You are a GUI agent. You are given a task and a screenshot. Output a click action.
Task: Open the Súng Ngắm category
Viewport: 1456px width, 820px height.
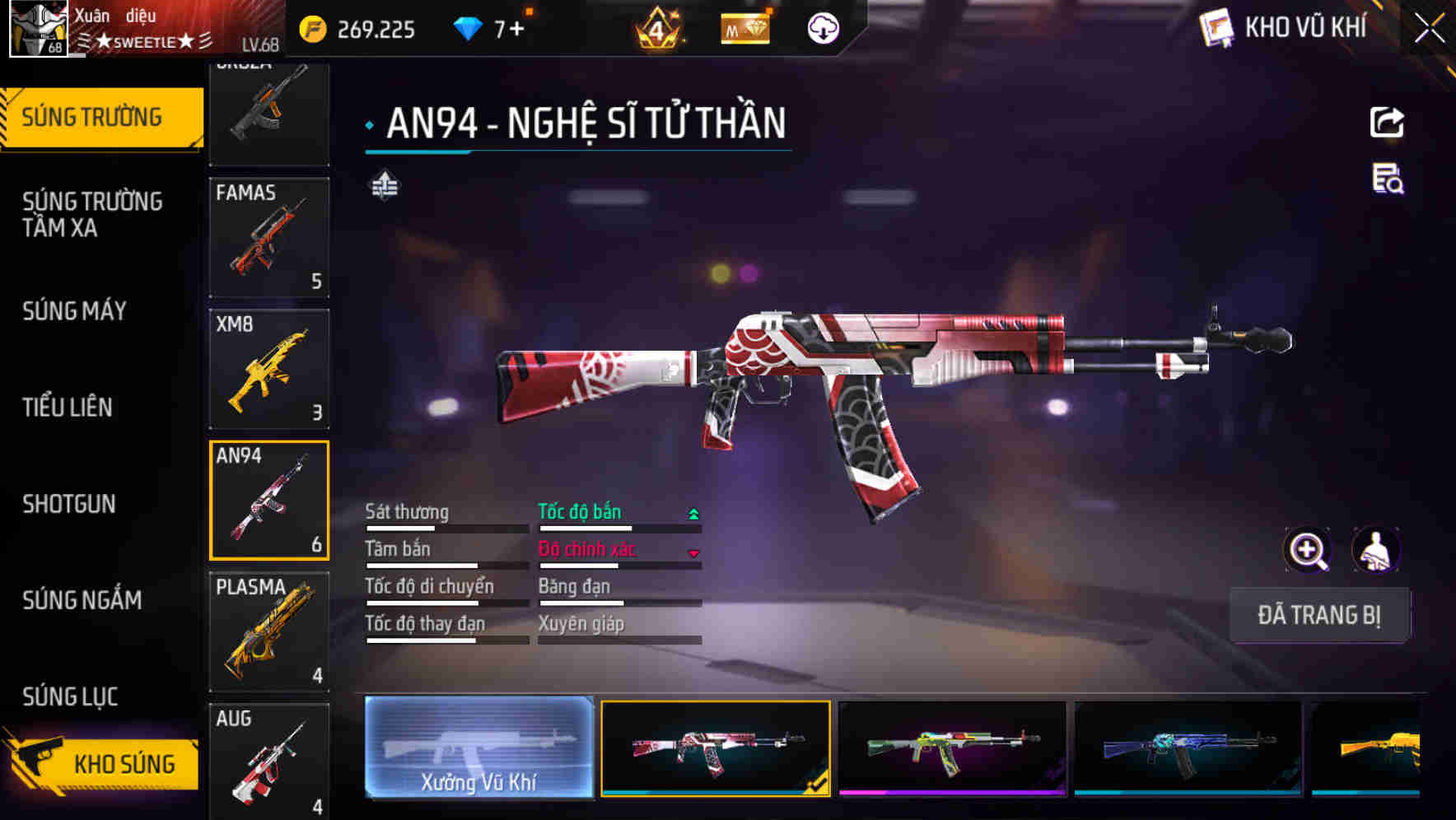[x=82, y=600]
